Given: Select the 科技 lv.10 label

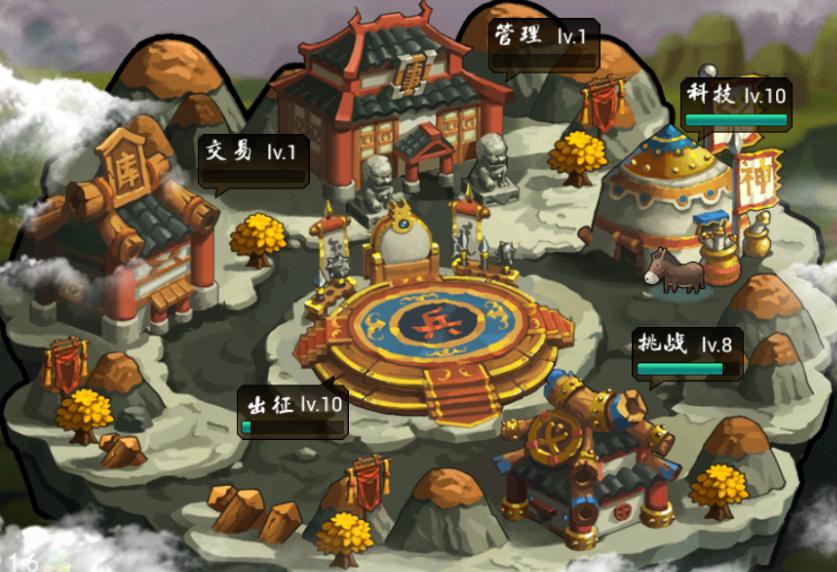Looking at the screenshot, I should click(x=736, y=103).
